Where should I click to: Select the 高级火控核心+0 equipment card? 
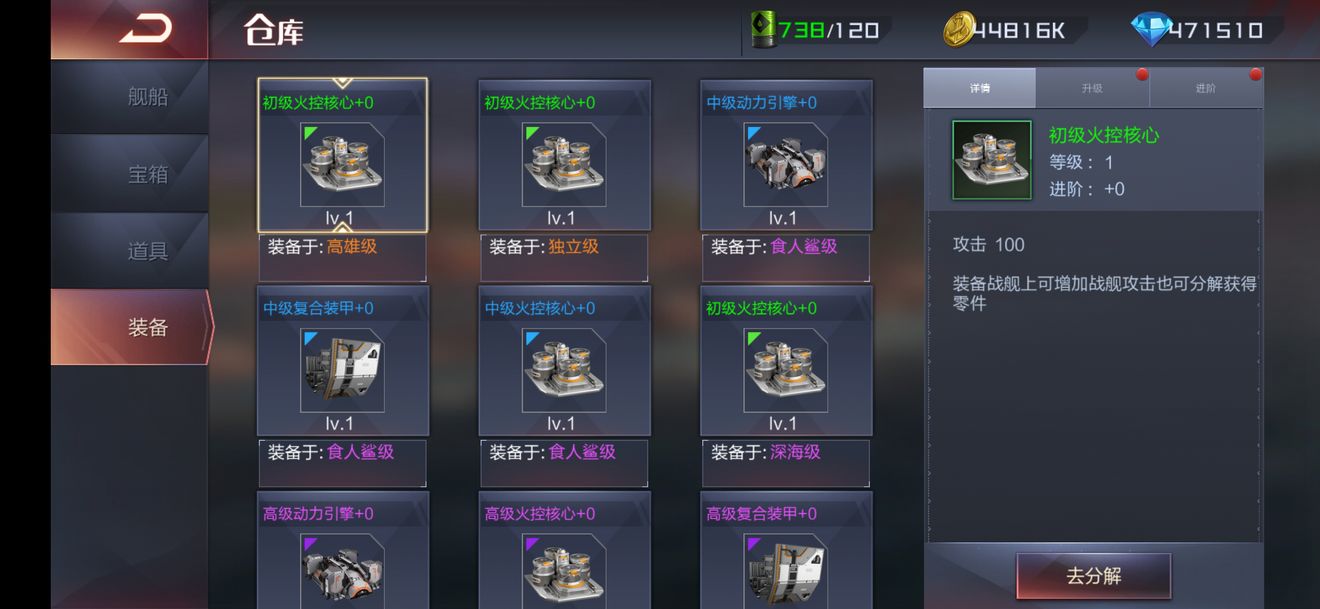tap(564, 555)
